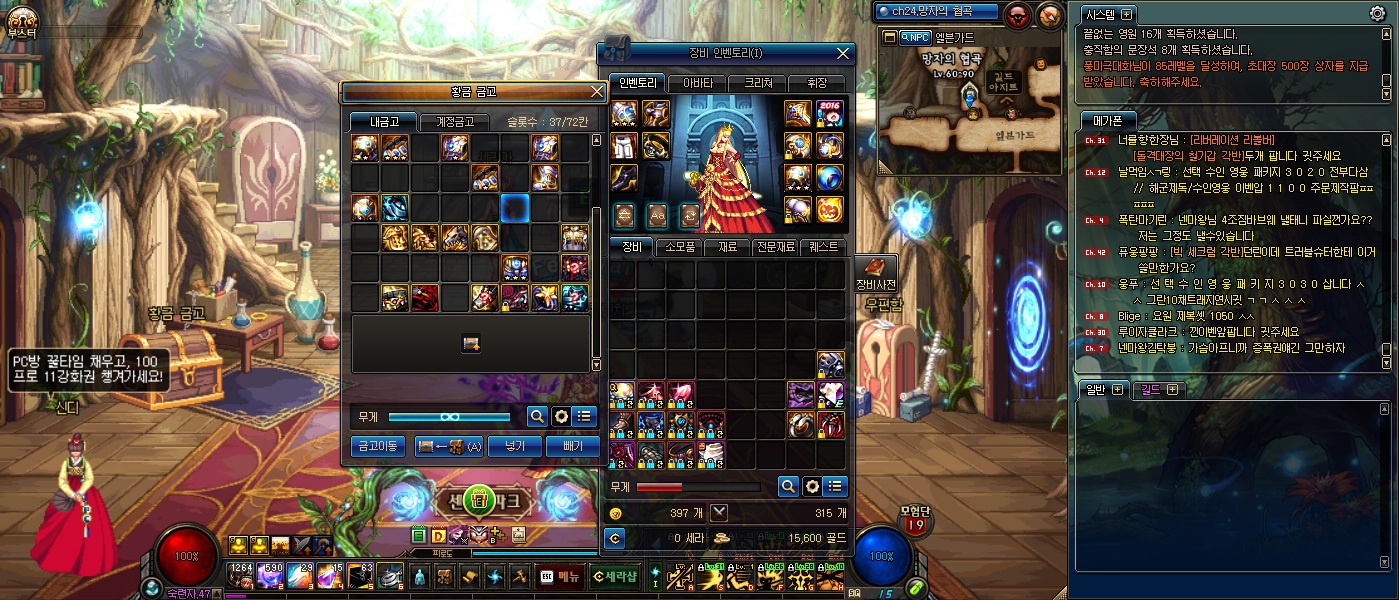Open chat settings with the gear icon
Screen dimensions: 1399x600
1377,13
